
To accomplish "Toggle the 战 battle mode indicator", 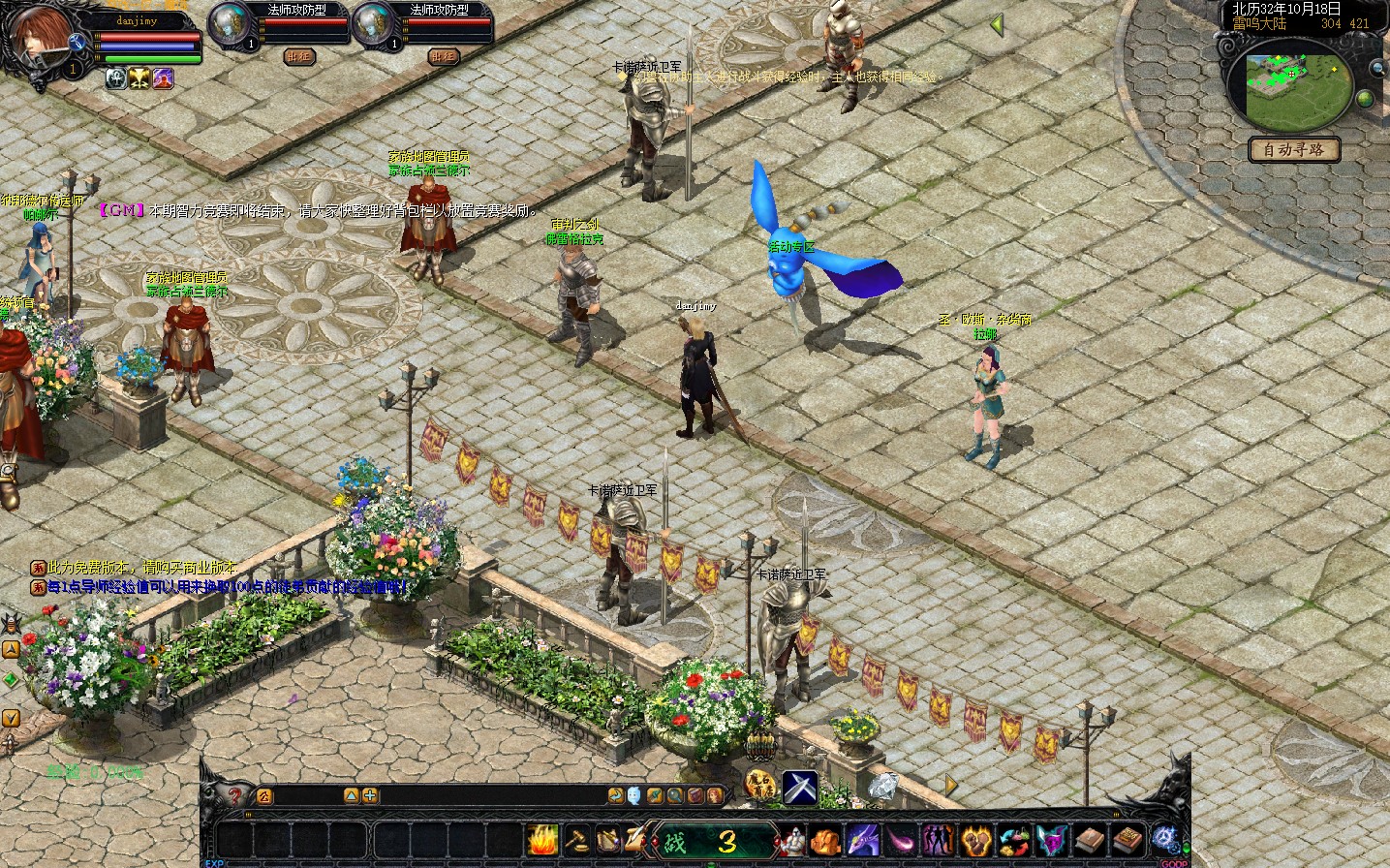I will pos(675,841).
